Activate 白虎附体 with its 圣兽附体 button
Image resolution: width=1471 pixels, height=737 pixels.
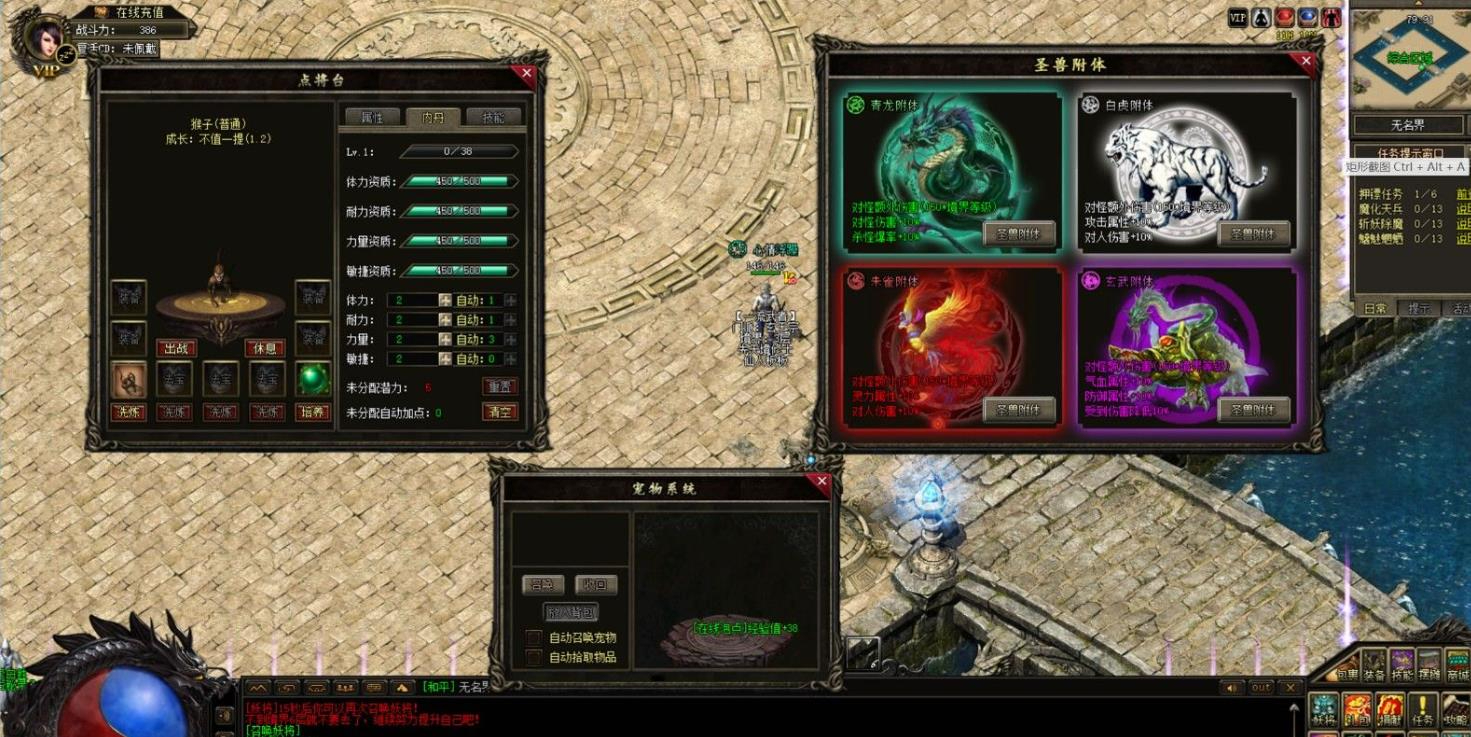pyautogui.click(x=1253, y=234)
